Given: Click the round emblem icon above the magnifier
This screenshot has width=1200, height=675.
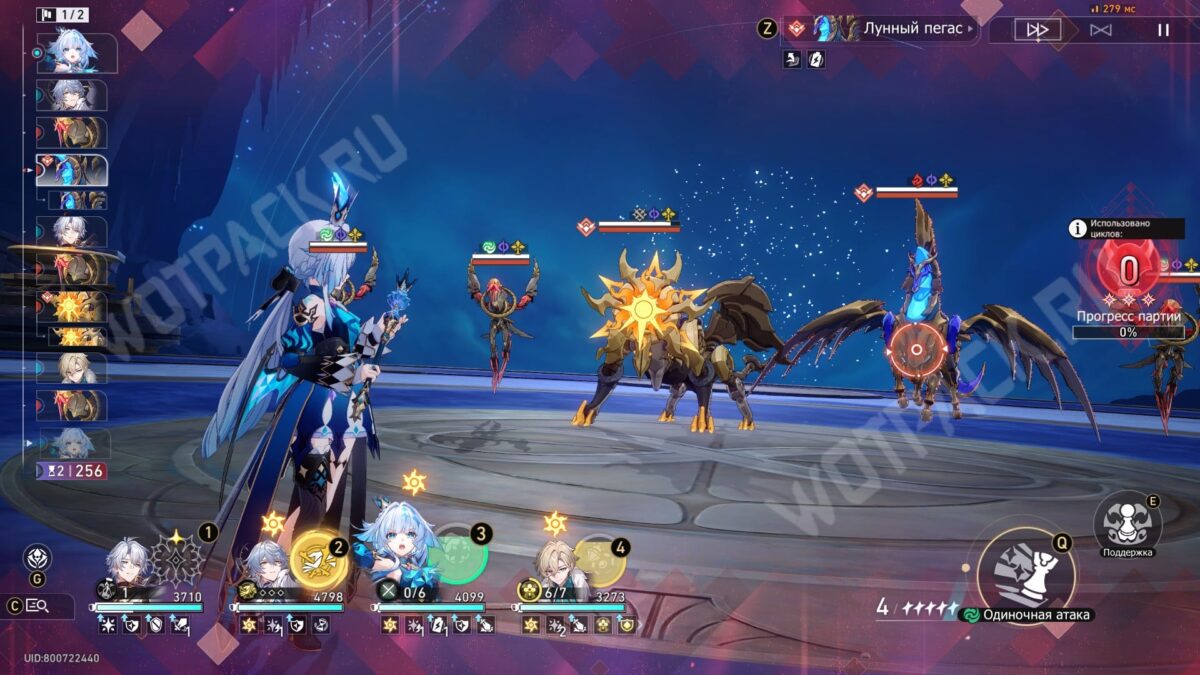Looking at the screenshot, I should (x=37, y=558).
